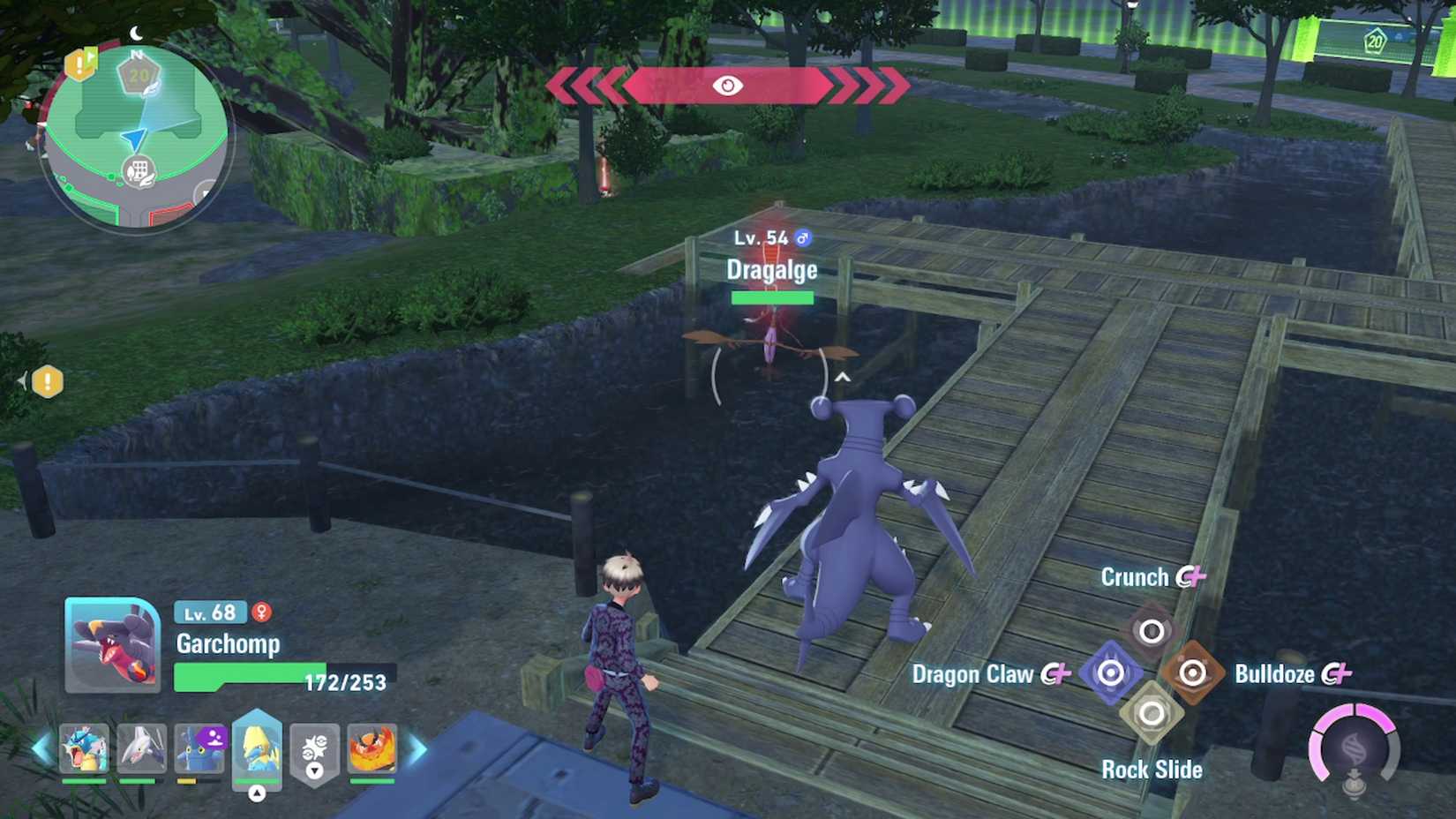This screenshot has width=1456, height=819.
Task: Select the Bulldoze move icon
Action: click(1193, 673)
